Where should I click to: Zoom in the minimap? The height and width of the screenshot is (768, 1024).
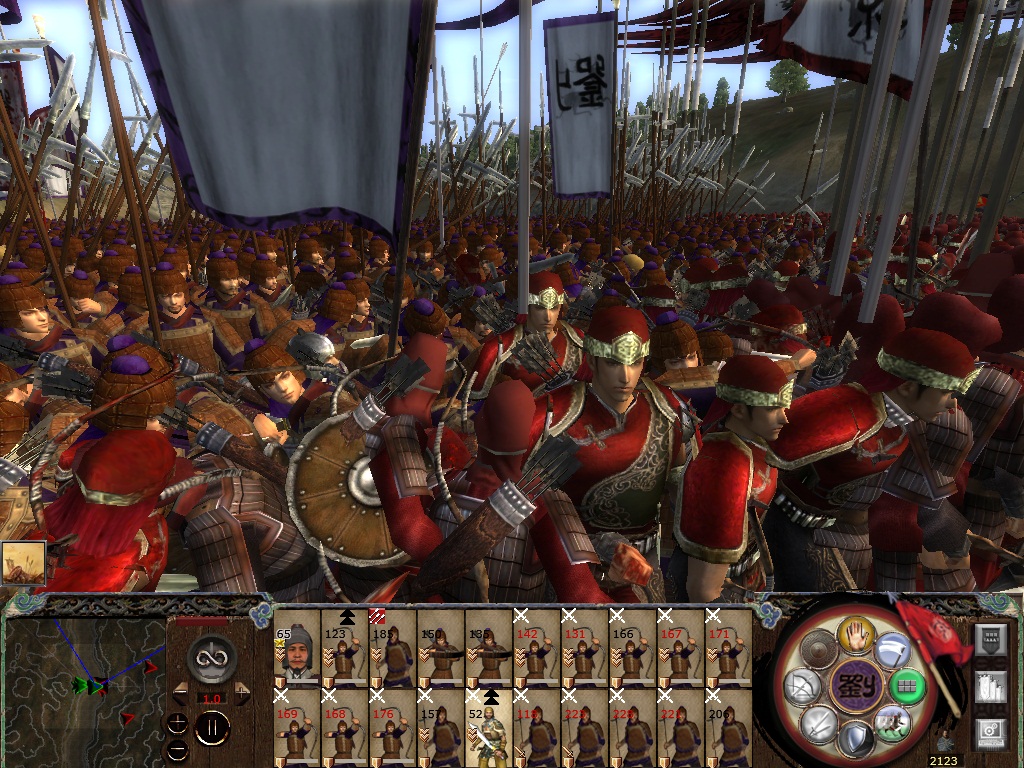point(178,723)
